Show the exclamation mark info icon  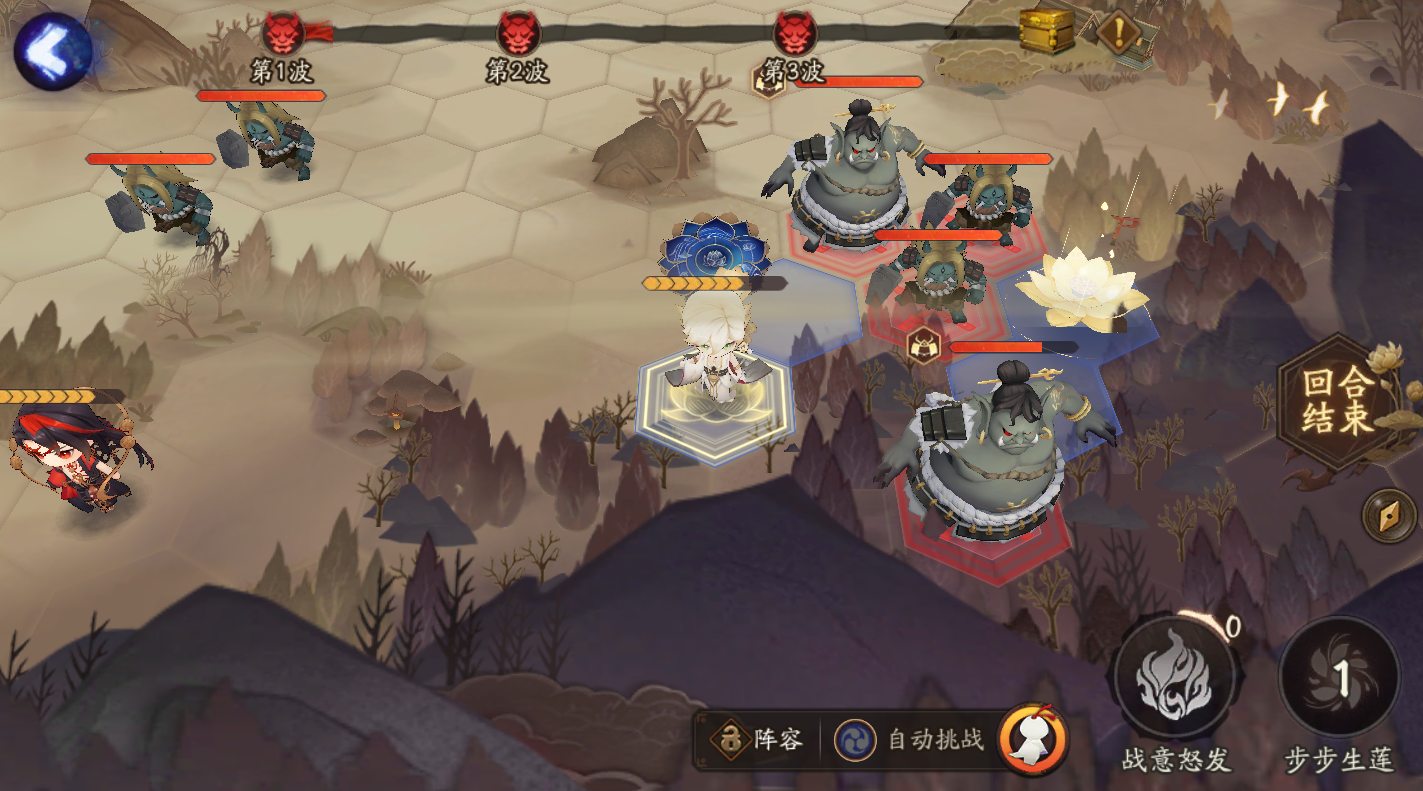click(x=1120, y=32)
